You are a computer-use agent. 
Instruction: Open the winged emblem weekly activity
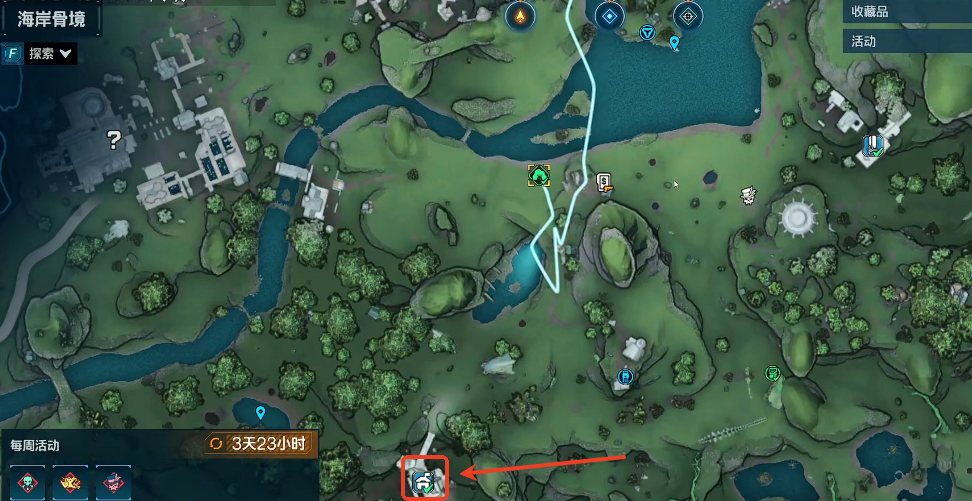[71, 482]
